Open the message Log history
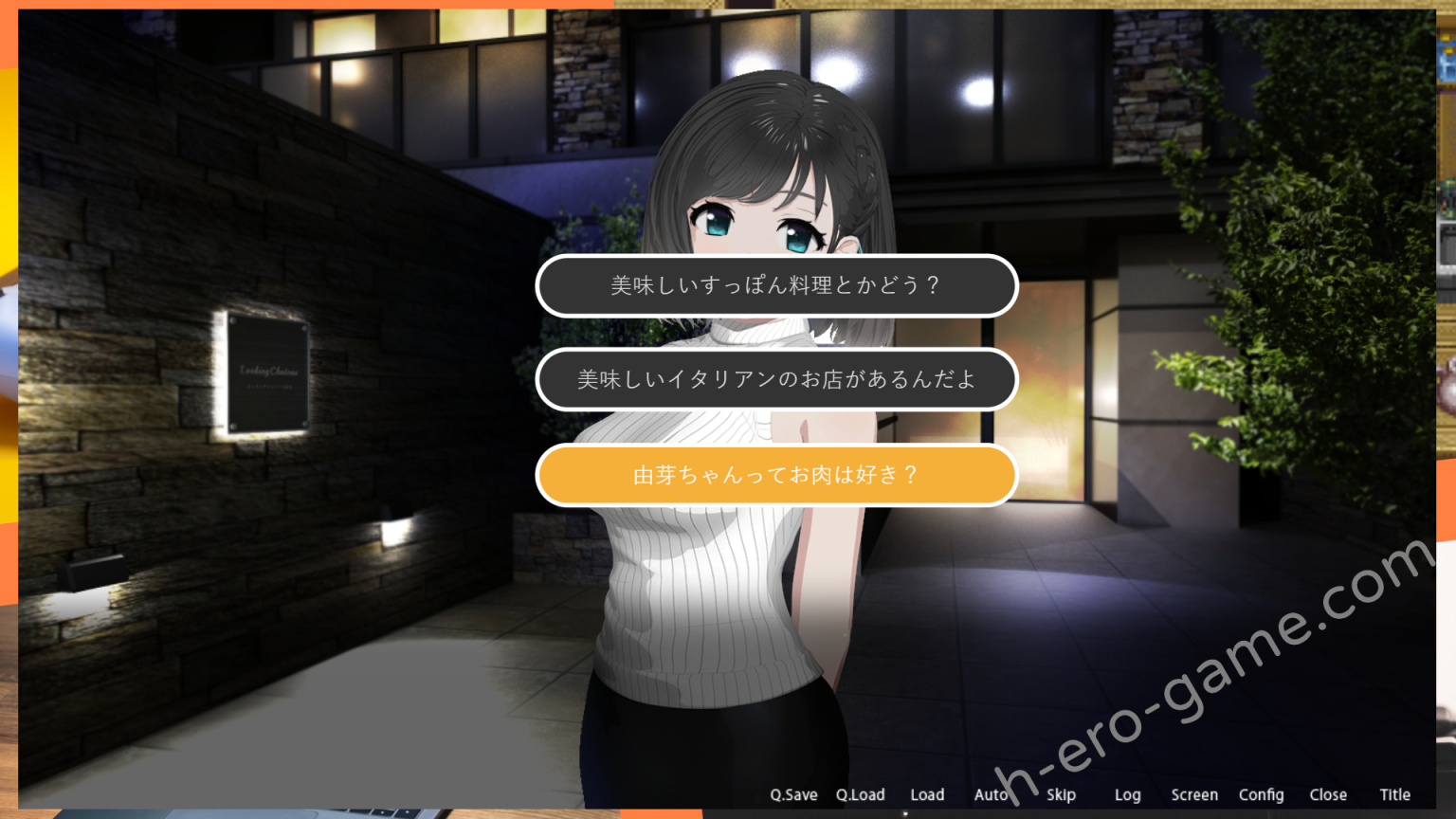 pyautogui.click(x=1127, y=794)
